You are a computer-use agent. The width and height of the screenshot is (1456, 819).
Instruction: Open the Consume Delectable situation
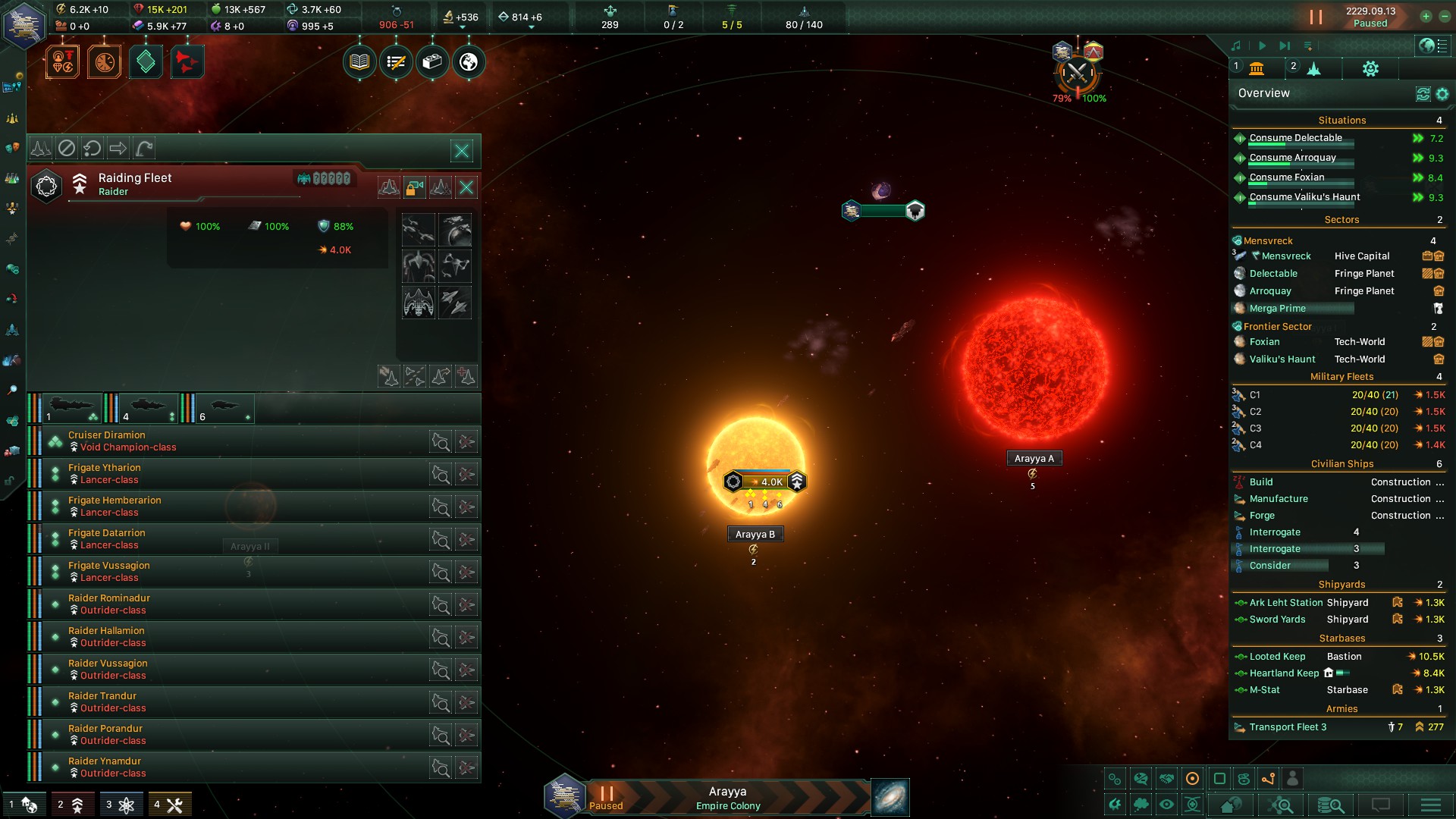1295,138
